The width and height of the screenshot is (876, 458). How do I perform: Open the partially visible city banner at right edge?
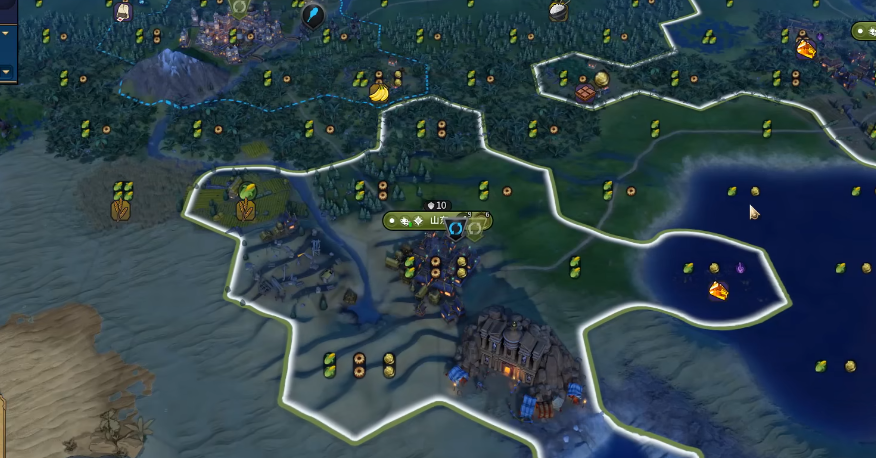click(865, 31)
